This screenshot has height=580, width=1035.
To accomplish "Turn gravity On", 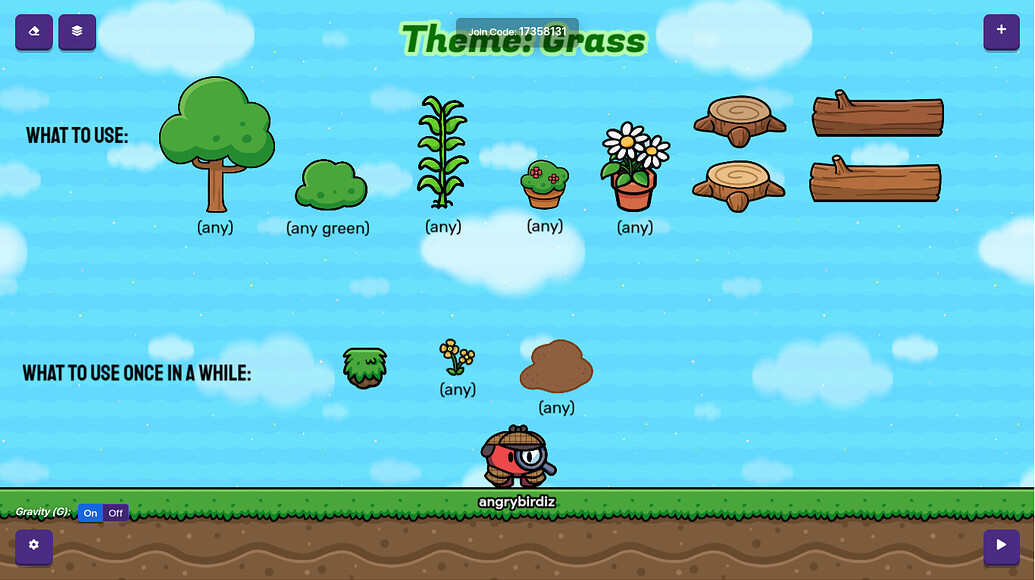I will pyautogui.click(x=91, y=513).
